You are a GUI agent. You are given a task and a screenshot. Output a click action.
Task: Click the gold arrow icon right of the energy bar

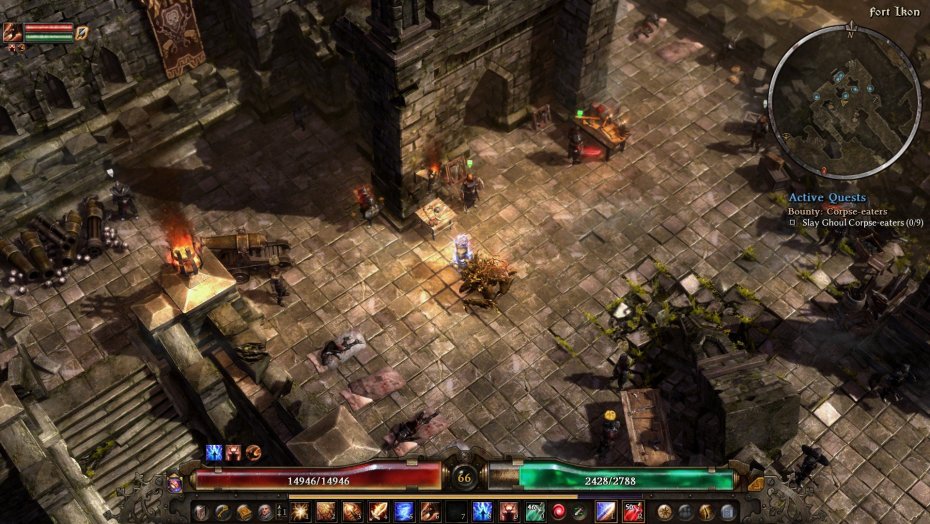pyautogui.click(x=755, y=483)
